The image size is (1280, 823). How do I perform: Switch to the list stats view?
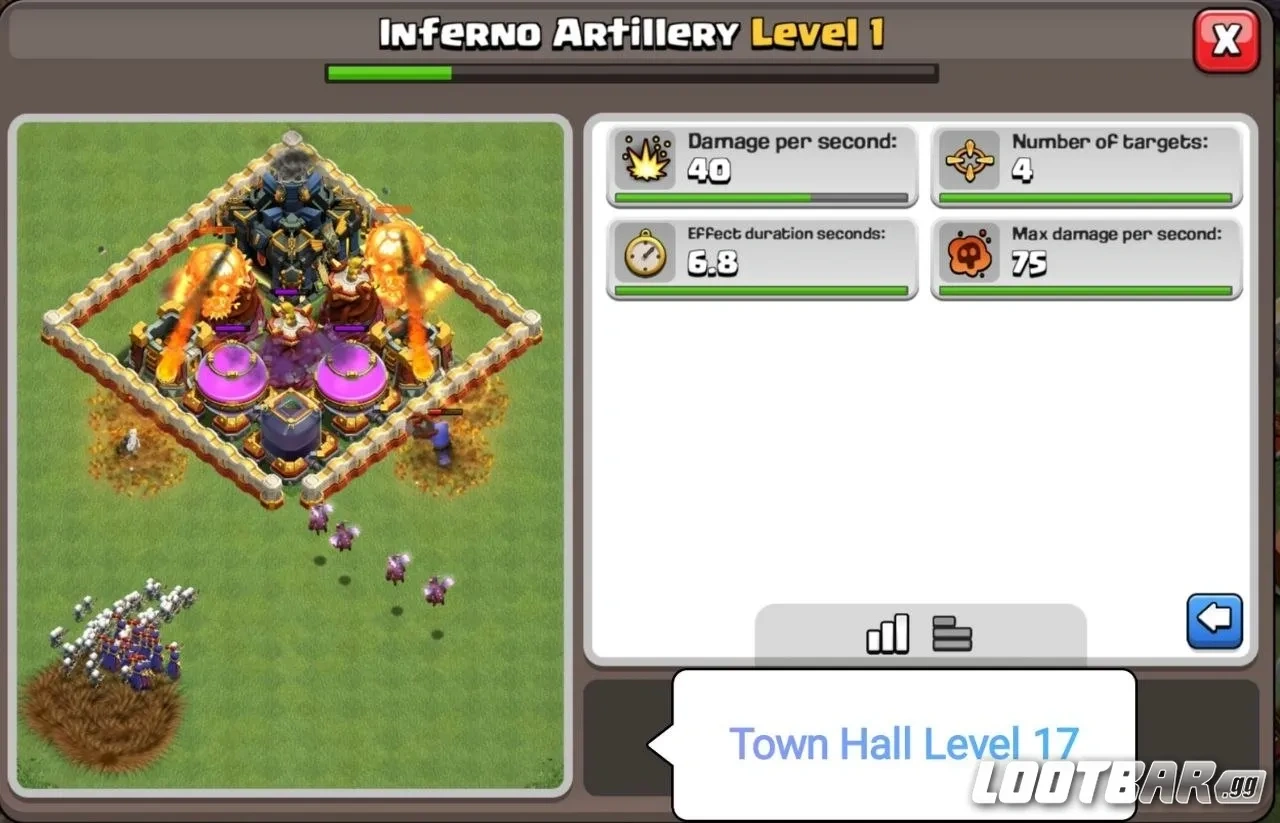951,632
